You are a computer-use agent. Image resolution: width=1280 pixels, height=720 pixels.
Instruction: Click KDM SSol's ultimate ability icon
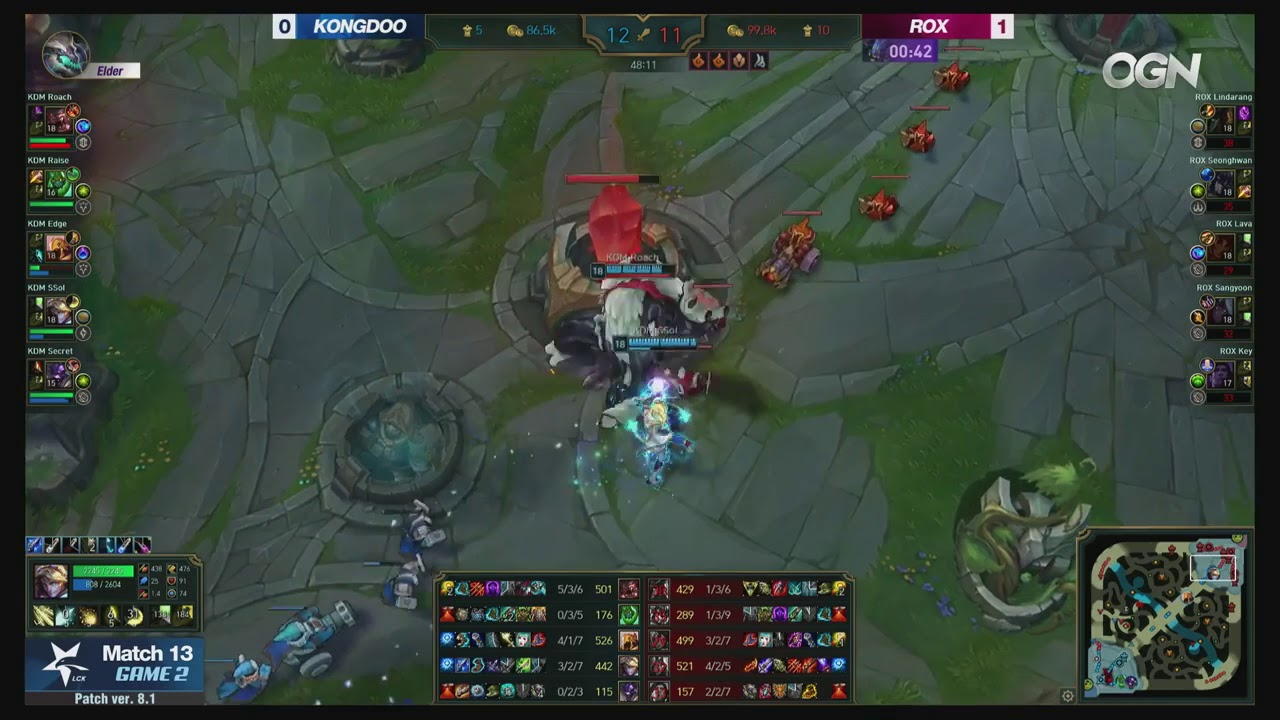pyautogui.click(x=74, y=302)
